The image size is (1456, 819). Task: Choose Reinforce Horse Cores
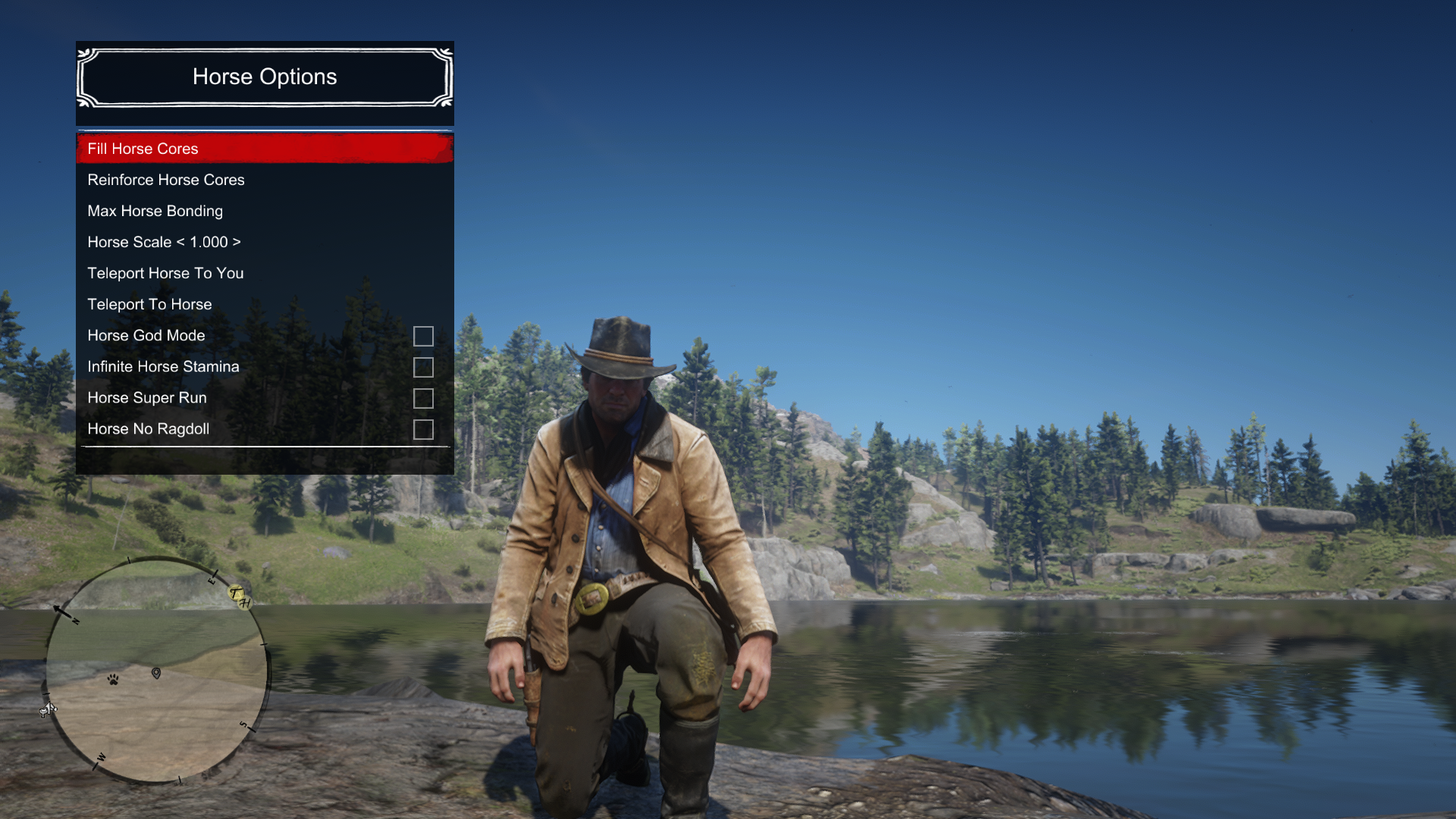tap(165, 180)
